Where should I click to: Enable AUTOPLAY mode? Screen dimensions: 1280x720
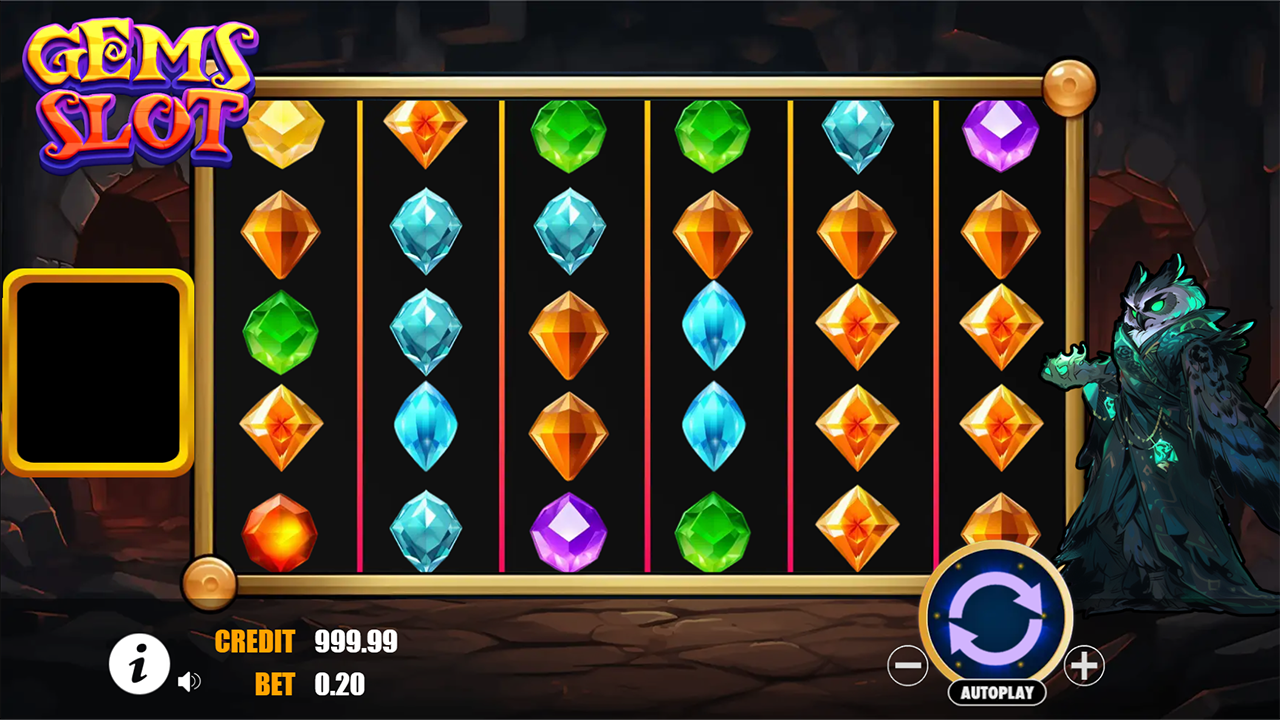coord(997,692)
